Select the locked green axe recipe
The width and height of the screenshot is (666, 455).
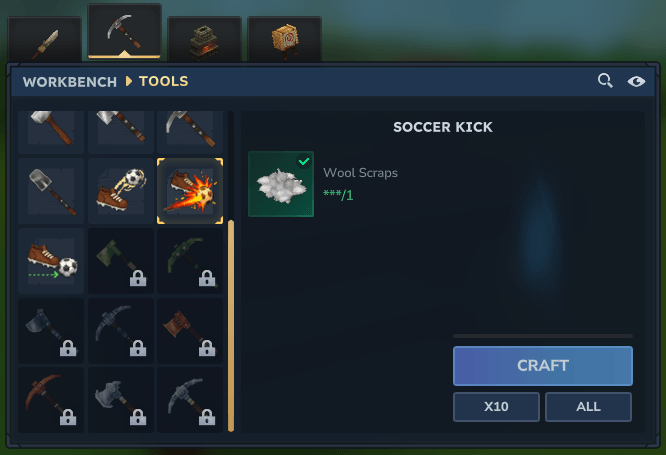coord(120,260)
